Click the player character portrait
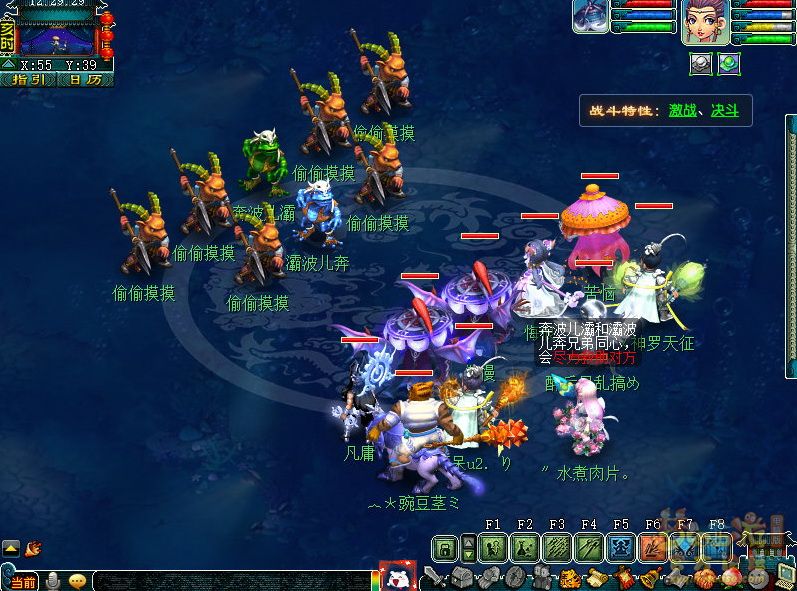Screen dimensions: 797x591 tap(704, 22)
